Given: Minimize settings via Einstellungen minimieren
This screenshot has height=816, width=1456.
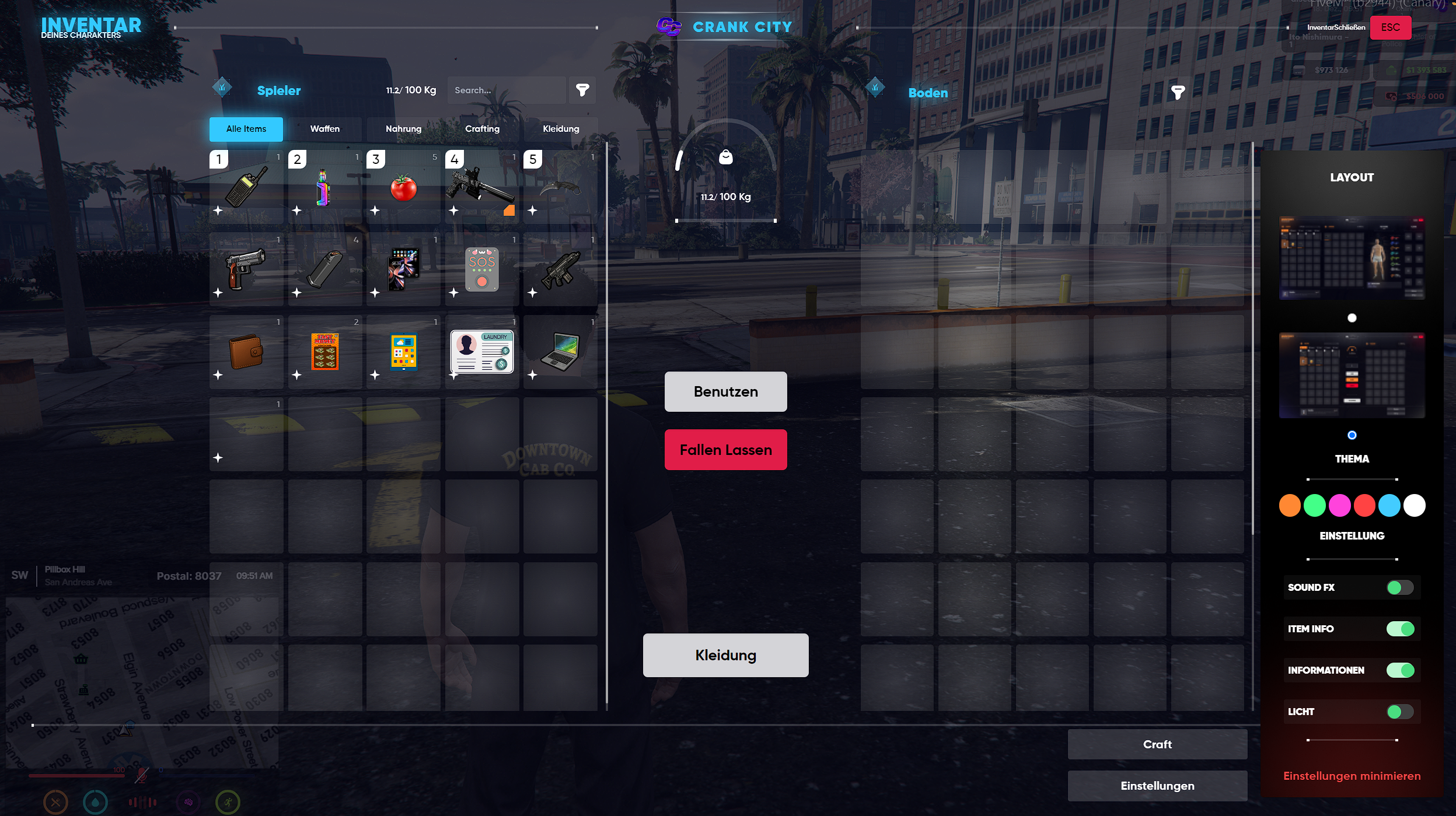Looking at the screenshot, I should click(x=1352, y=776).
